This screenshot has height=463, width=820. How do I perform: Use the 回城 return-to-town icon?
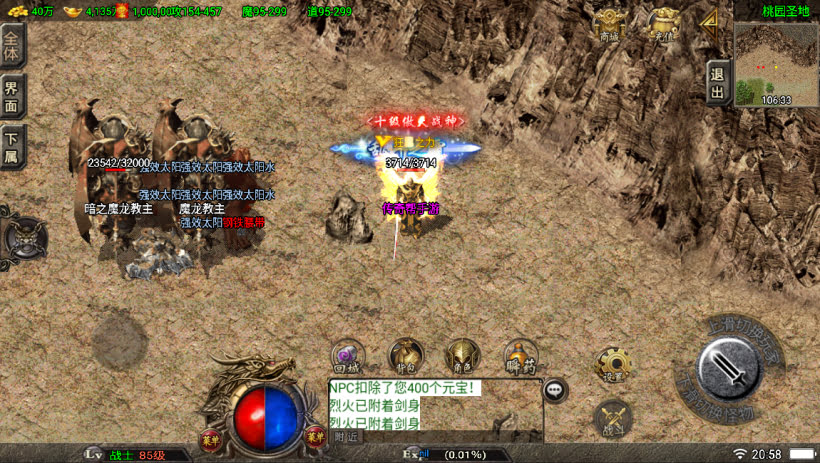(349, 356)
